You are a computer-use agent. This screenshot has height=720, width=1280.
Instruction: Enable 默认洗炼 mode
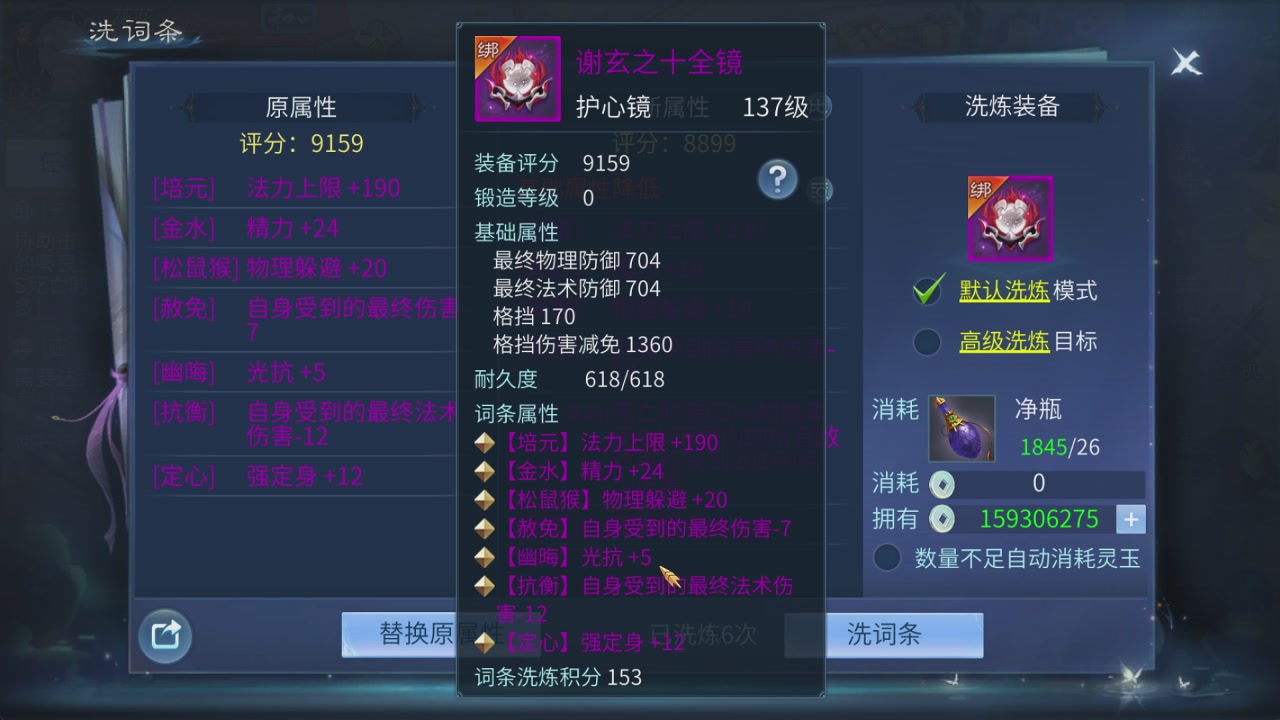[x=927, y=290]
